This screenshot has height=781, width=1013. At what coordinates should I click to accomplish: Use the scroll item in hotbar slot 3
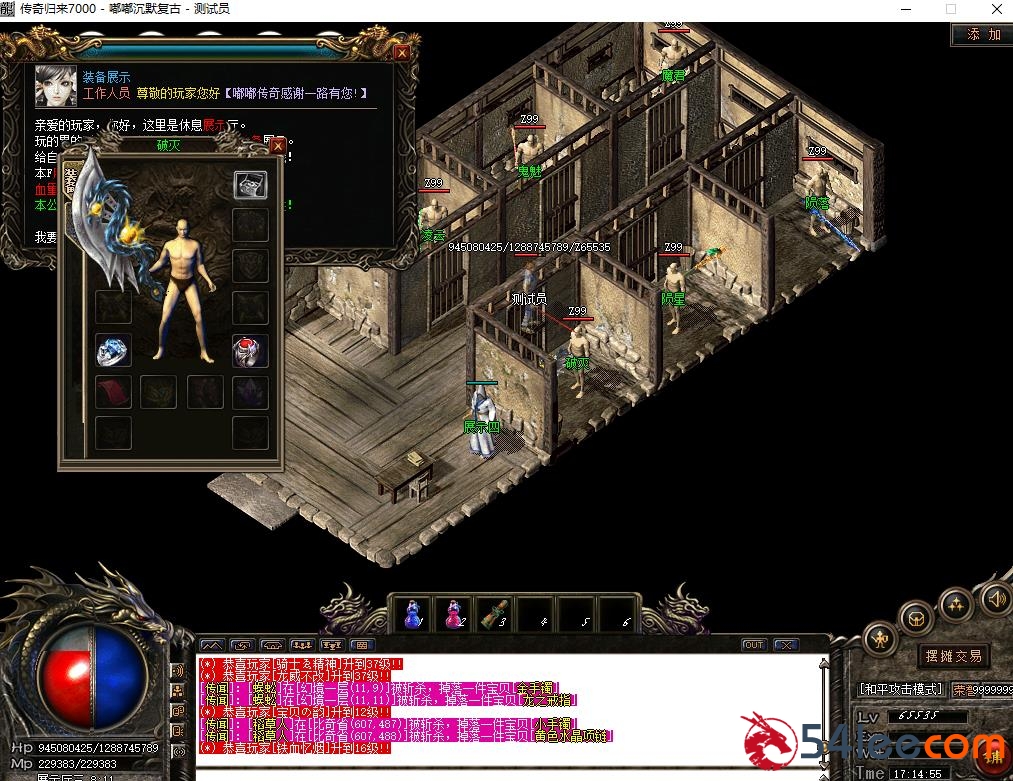(493, 614)
